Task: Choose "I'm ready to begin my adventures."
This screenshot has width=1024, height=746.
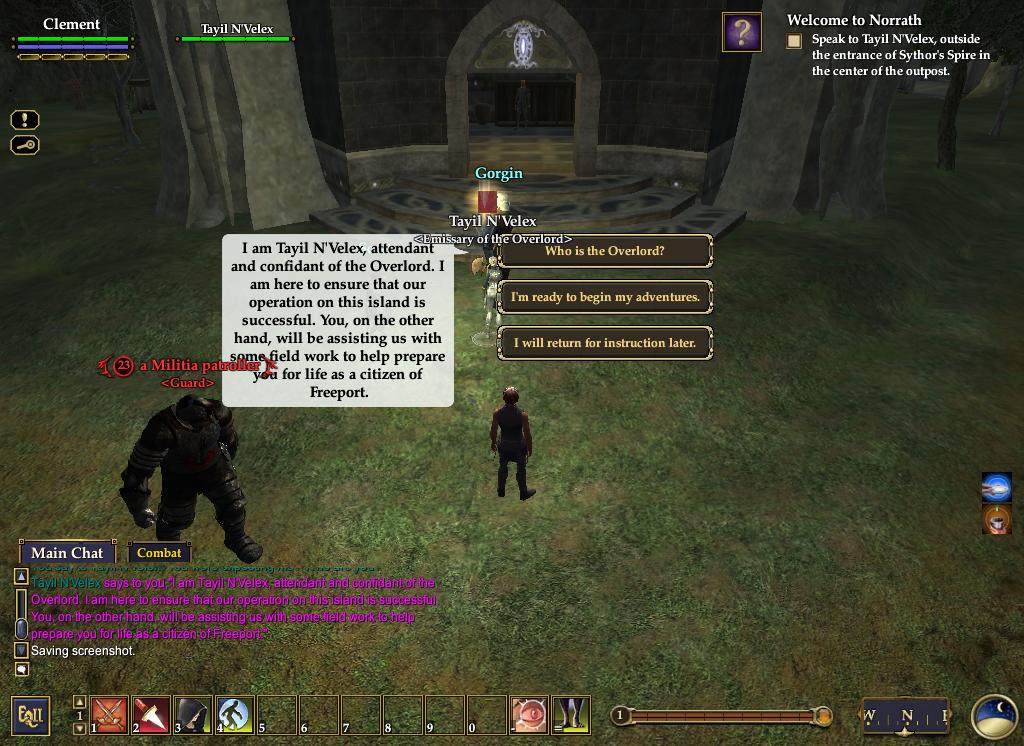Action: [x=604, y=297]
